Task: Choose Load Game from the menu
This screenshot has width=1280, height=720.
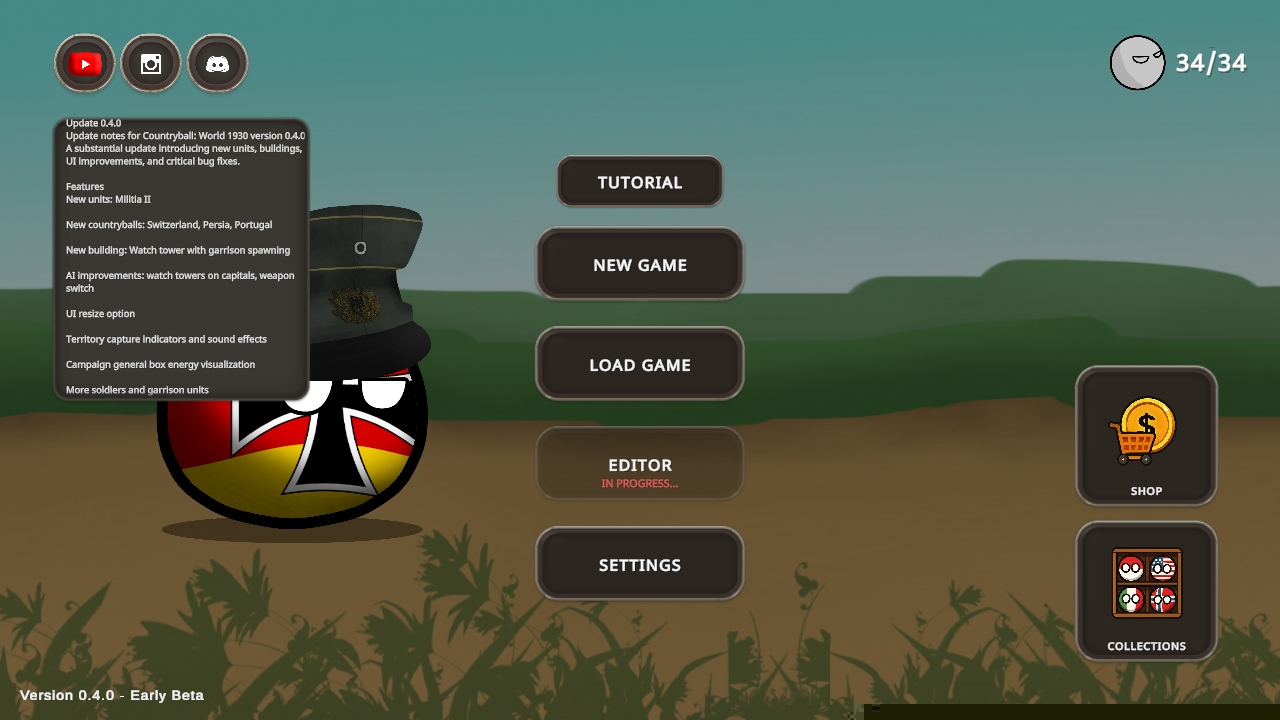Action: pyautogui.click(x=640, y=365)
